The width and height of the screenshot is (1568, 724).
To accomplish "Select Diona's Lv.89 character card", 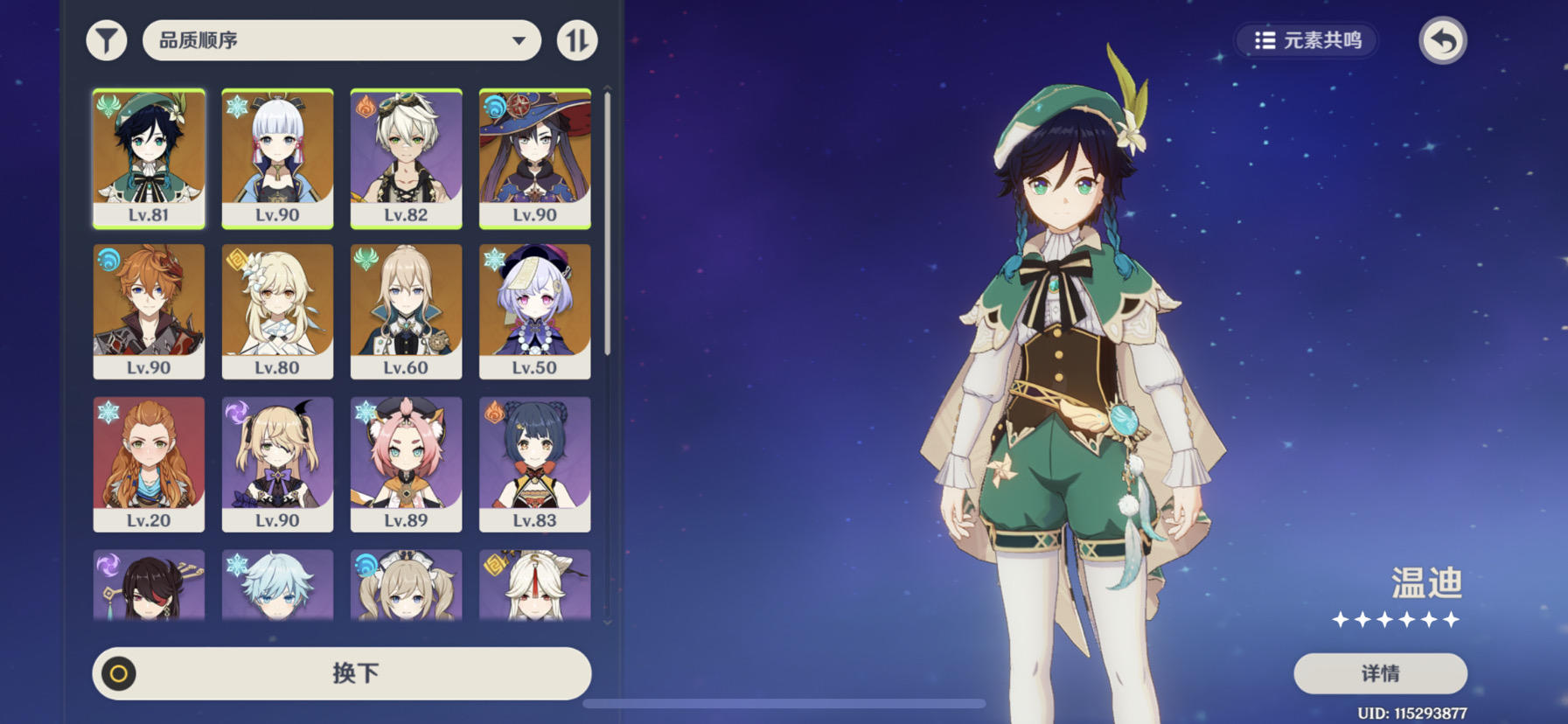I will [406, 464].
